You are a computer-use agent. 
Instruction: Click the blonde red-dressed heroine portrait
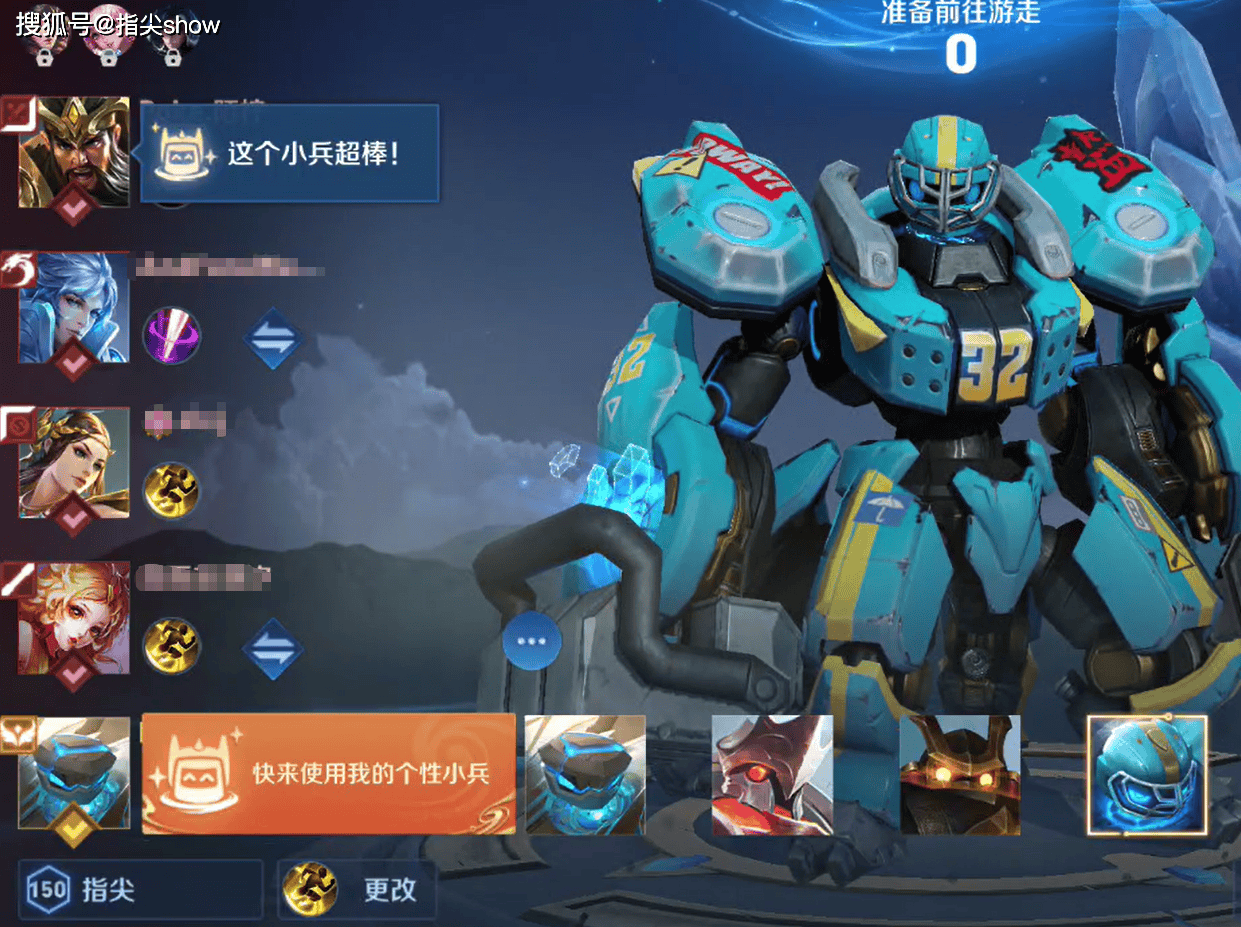coord(73,618)
